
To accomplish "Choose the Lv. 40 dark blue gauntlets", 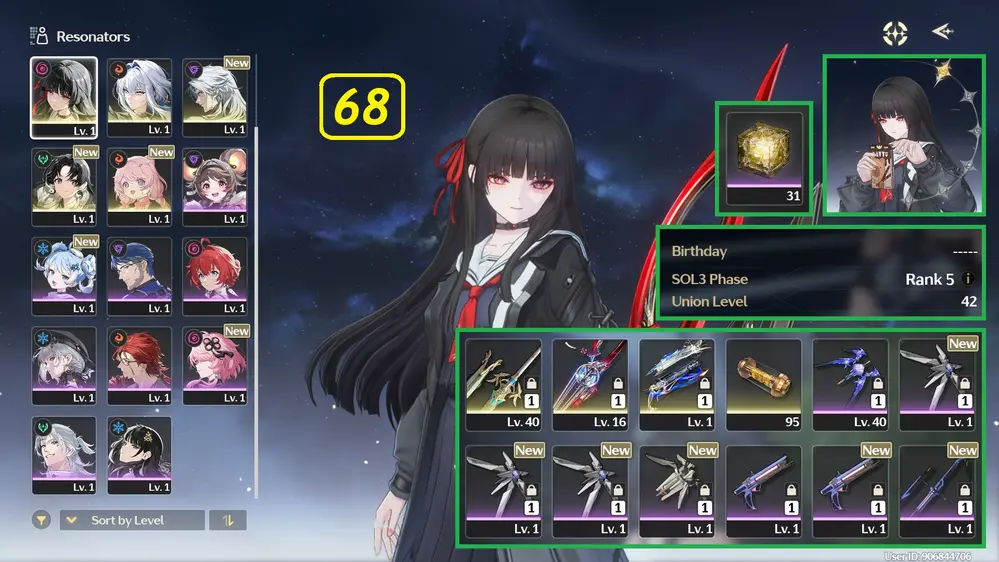I will tap(850, 382).
